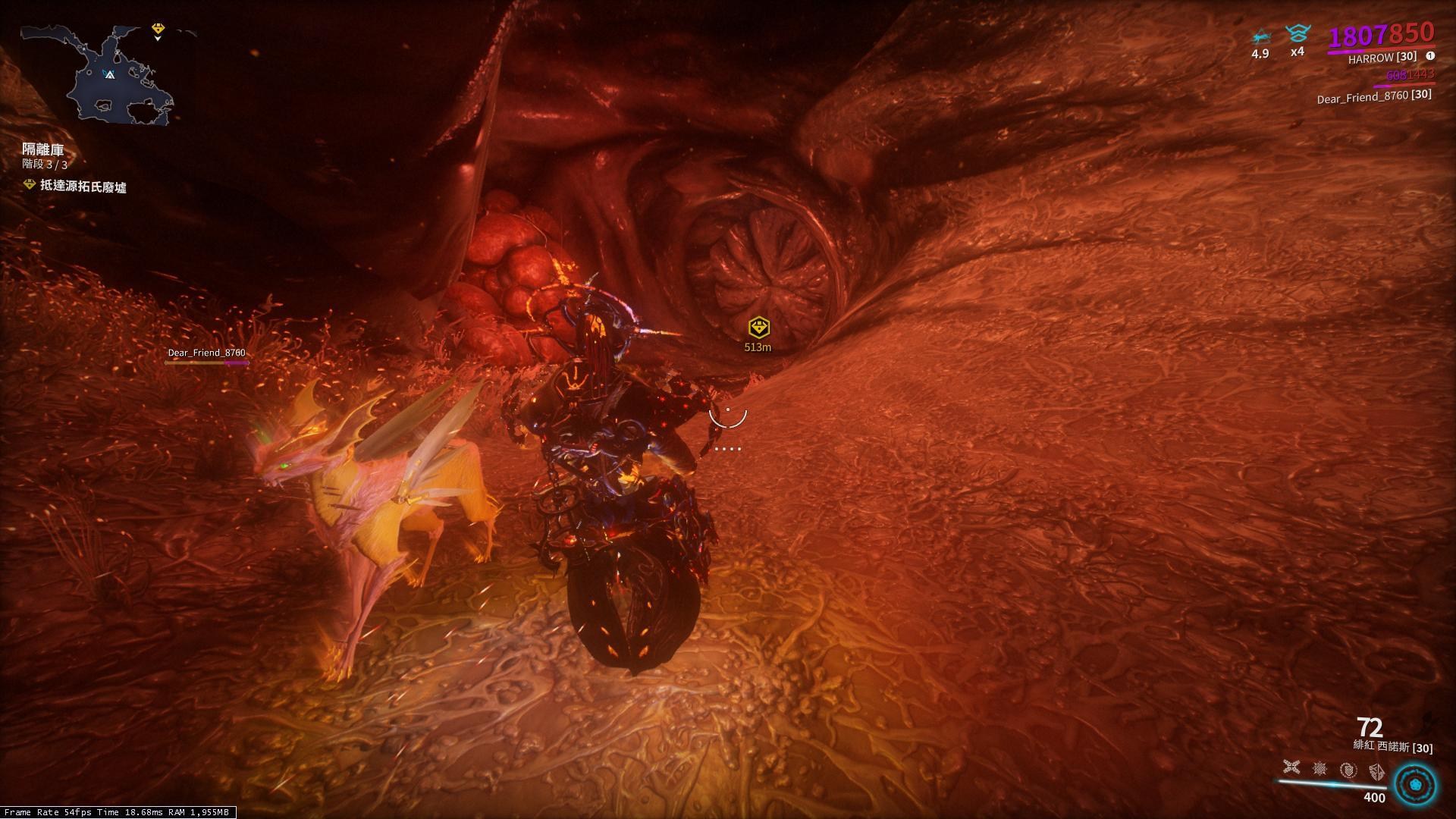The width and height of the screenshot is (1456, 819).
Task: Click the HARROW [30] warframe label
Action: pyautogui.click(x=1382, y=58)
